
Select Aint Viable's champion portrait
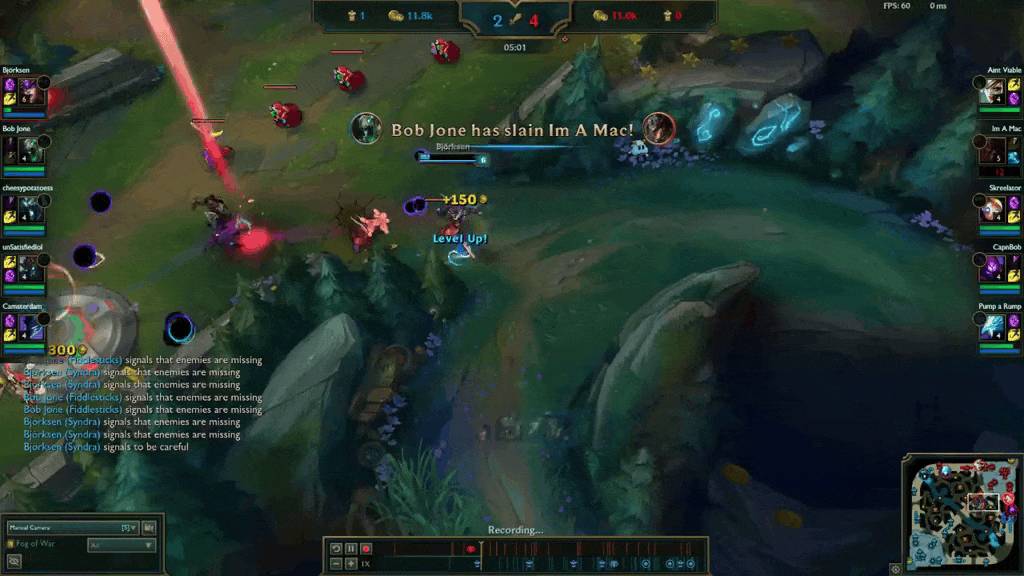[x=992, y=93]
